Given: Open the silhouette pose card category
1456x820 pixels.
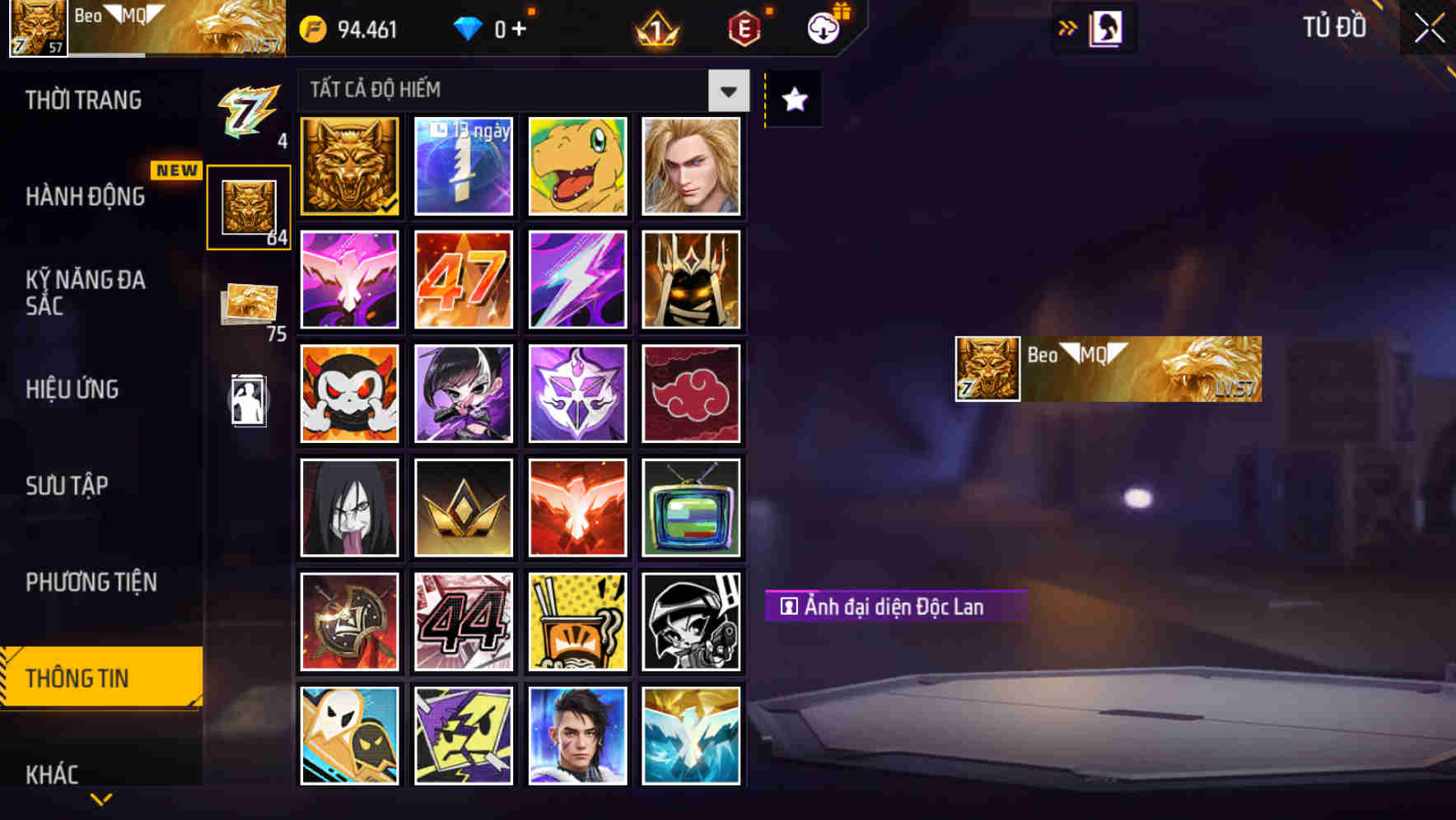Looking at the screenshot, I should [x=250, y=403].
